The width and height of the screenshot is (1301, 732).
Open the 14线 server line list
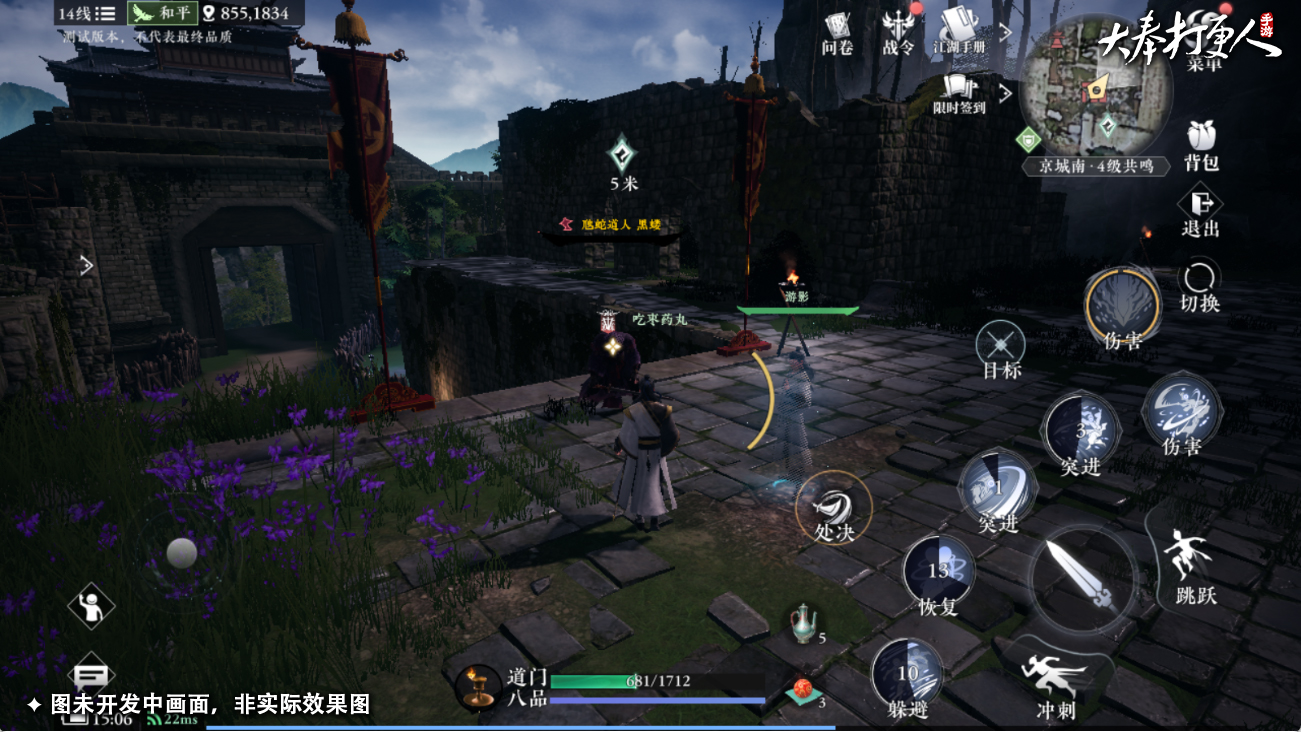coord(87,14)
